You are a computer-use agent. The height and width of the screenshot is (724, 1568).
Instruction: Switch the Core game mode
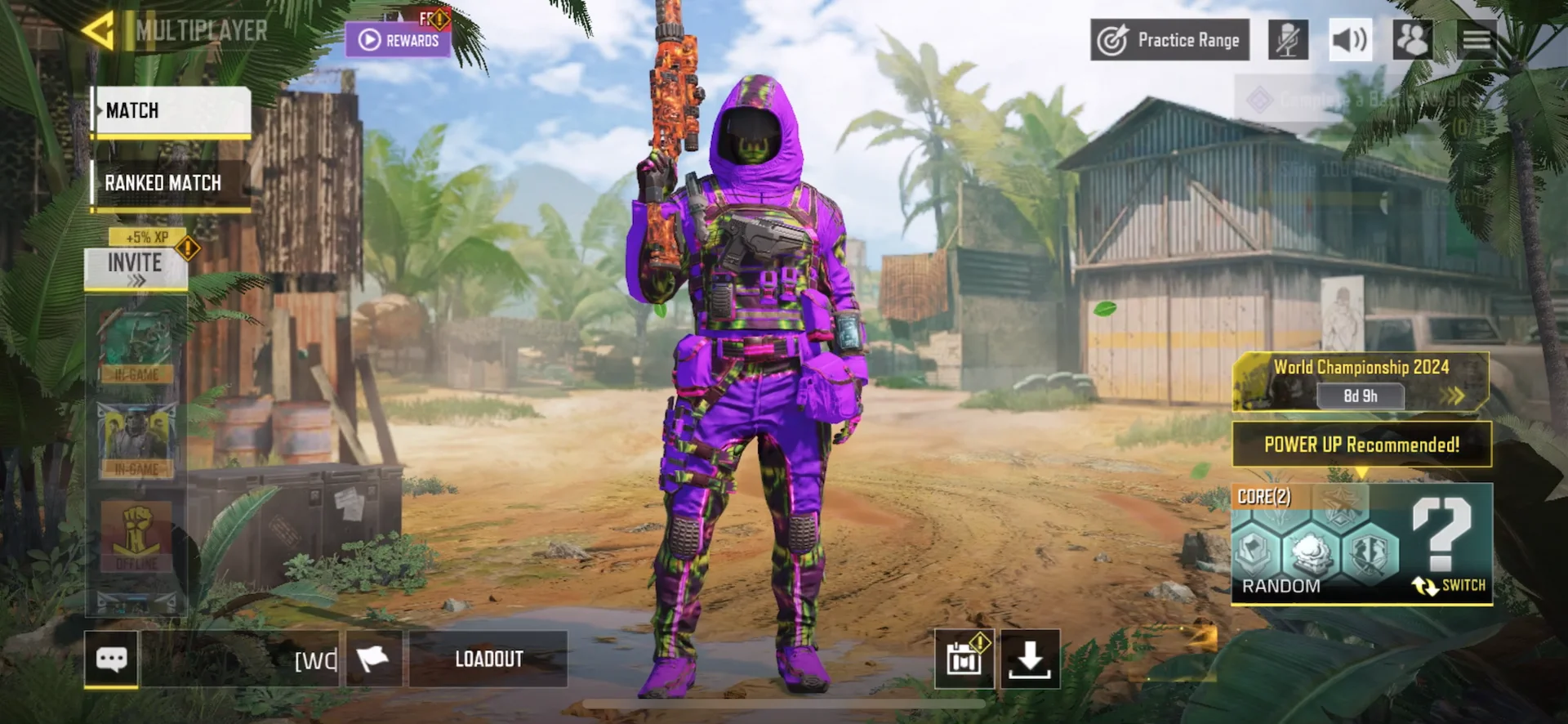(x=1450, y=585)
